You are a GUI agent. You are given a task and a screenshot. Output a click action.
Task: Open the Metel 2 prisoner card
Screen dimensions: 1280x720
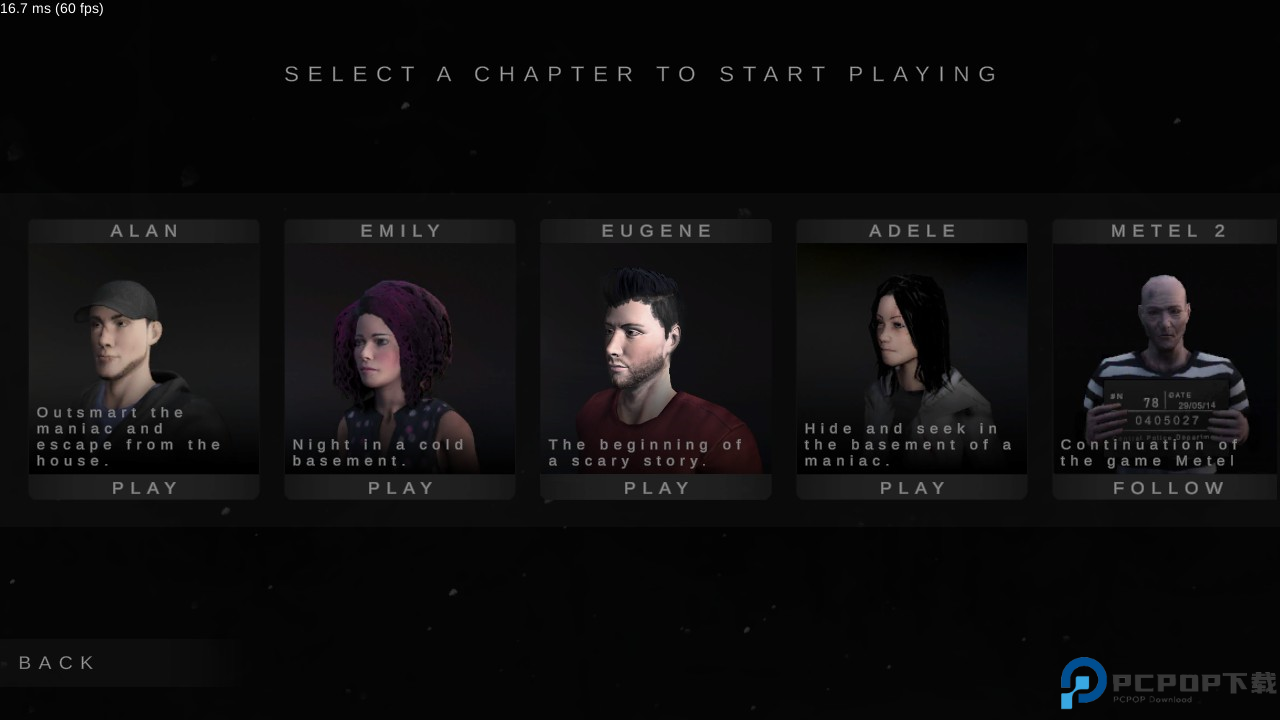tap(1168, 350)
